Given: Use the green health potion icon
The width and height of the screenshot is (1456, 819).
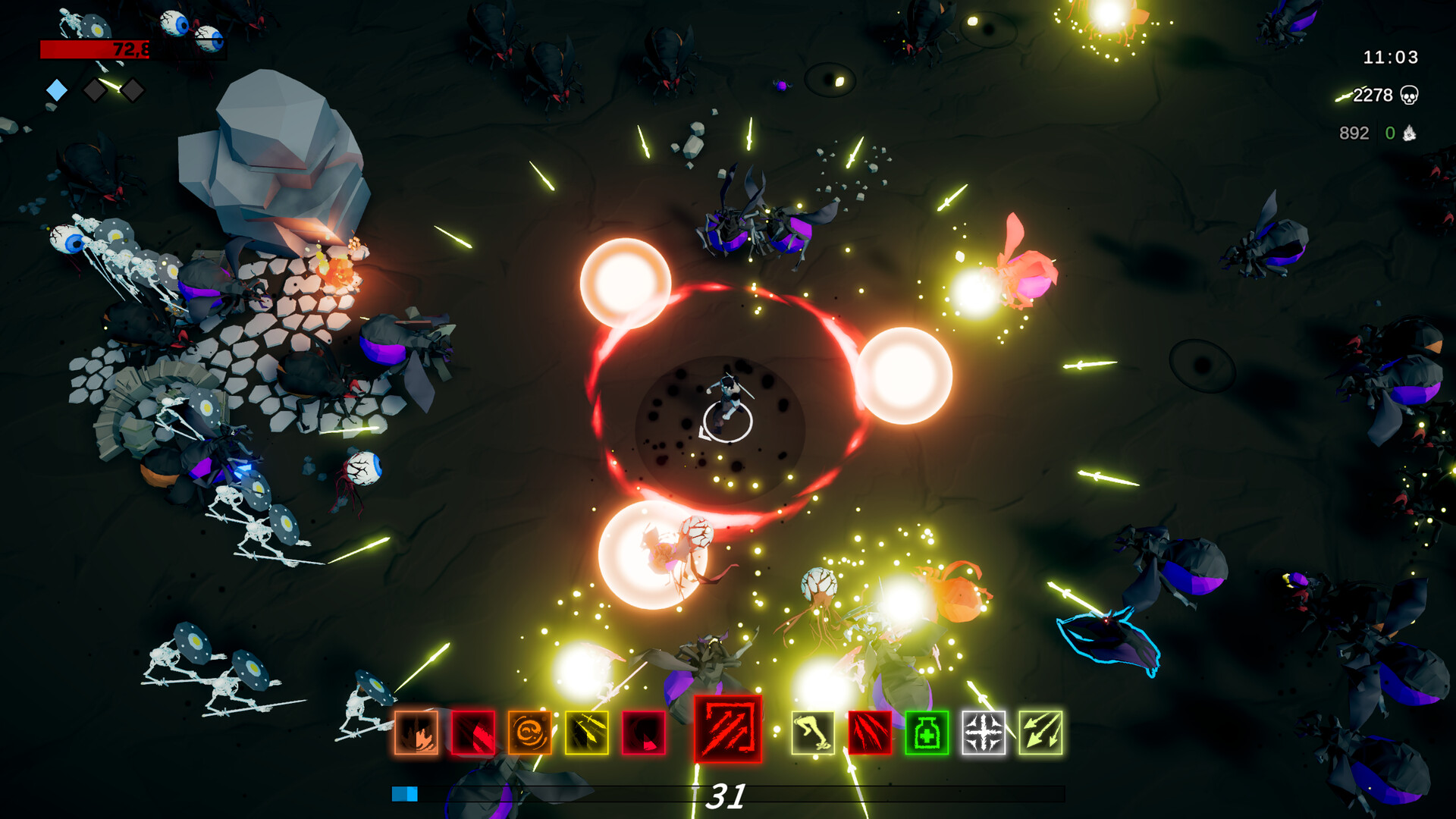Looking at the screenshot, I should [927, 733].
